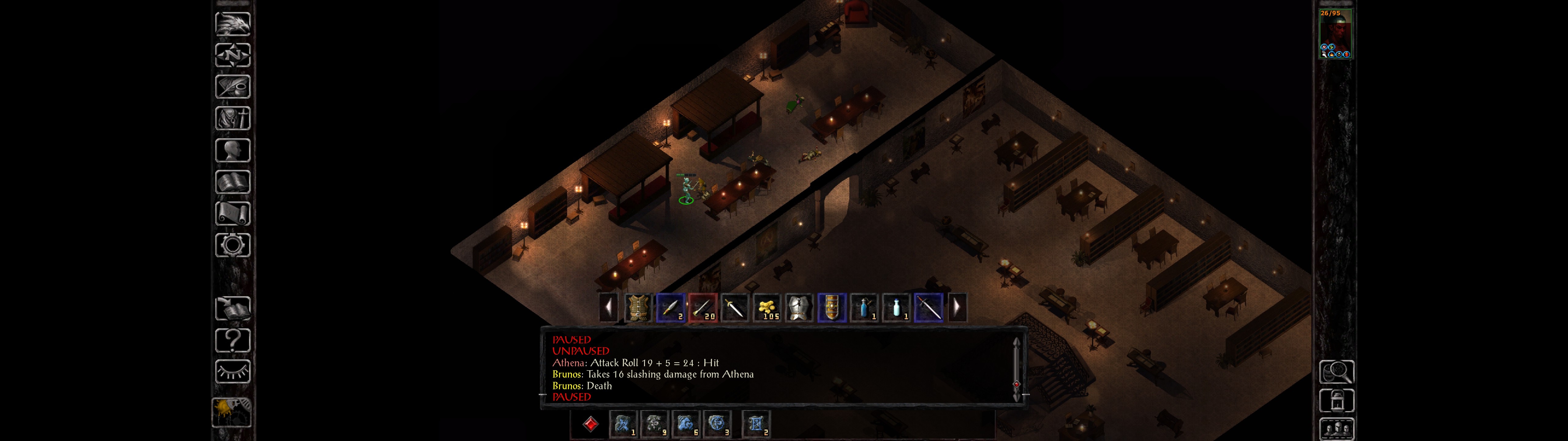Open the mage spellbook button
This screenshot has width=1568, height=441.
pos(232,182)
